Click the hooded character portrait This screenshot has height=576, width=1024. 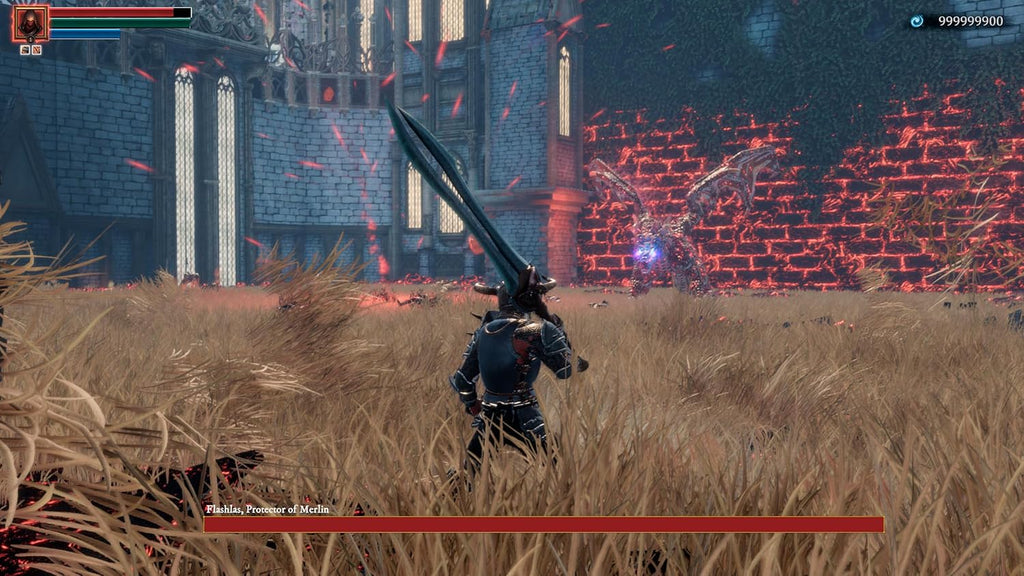click(29, 23)
